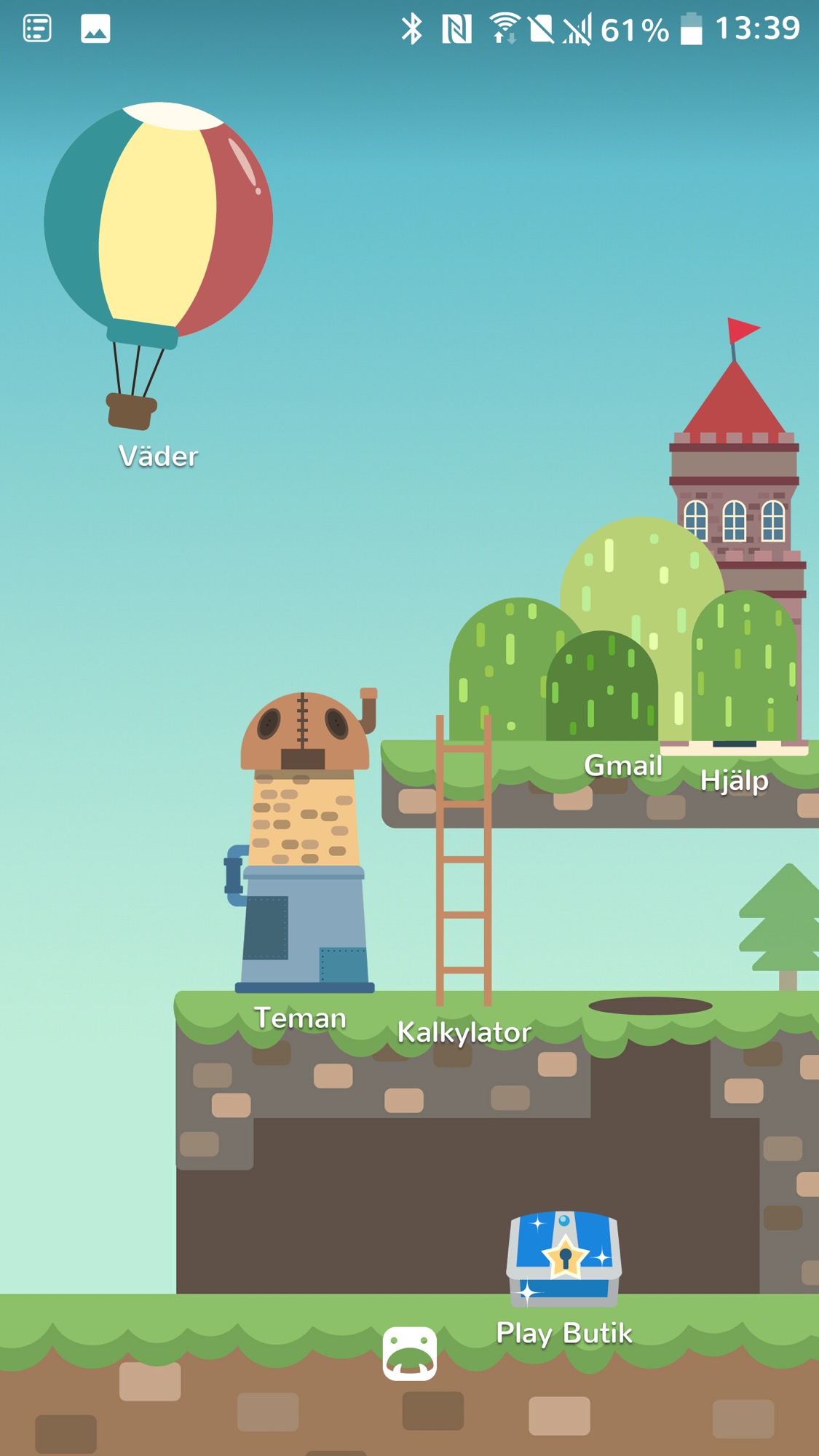Image resolution: width=819 pixels, height=1456 pixels.
Task: Tap the list notification icon in status bar
Action: click(x=37, y=29)
